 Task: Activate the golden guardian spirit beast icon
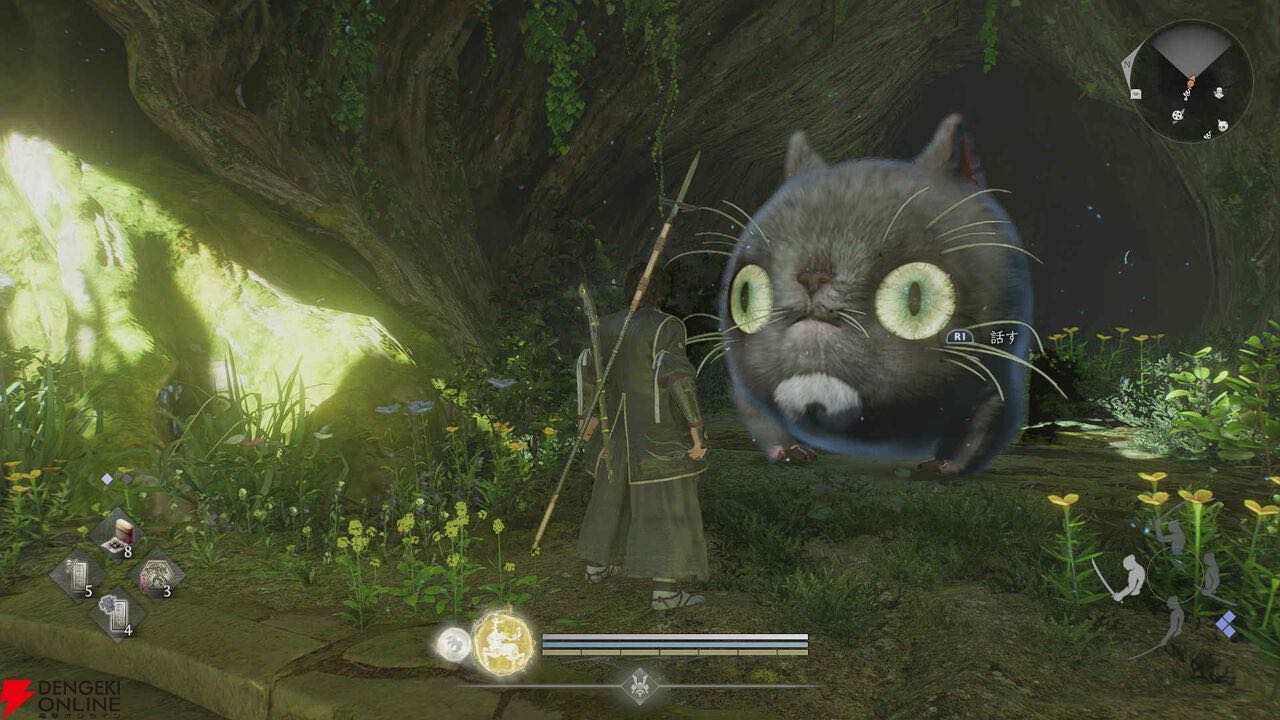tap(502, 641)
